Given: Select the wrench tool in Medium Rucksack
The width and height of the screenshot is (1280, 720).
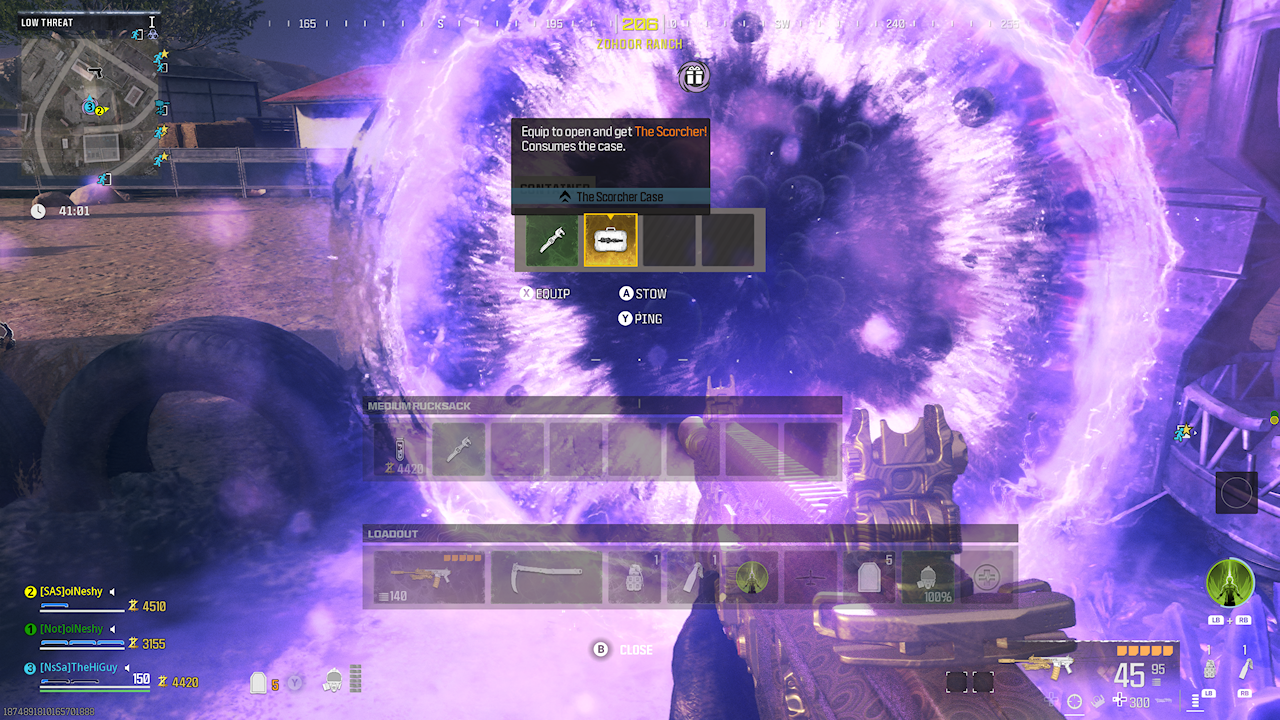Looking at the screenshot, I should tap(458, 451).
